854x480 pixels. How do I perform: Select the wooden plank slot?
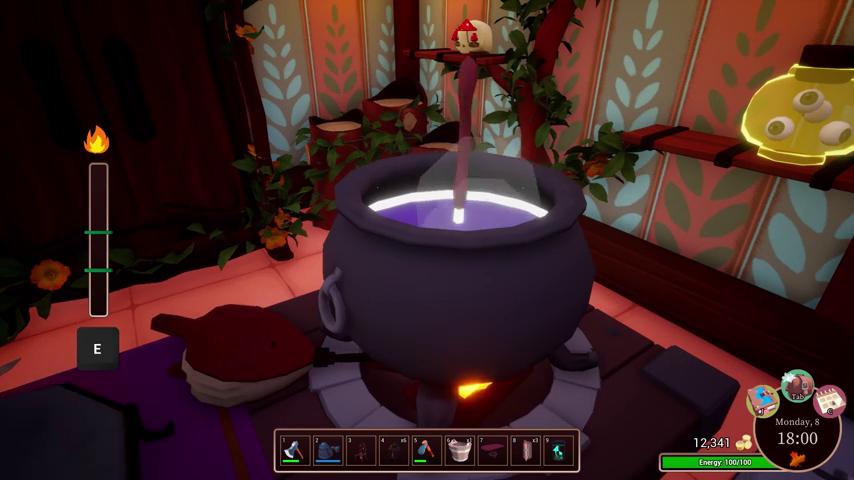click(x=525, y=450)
